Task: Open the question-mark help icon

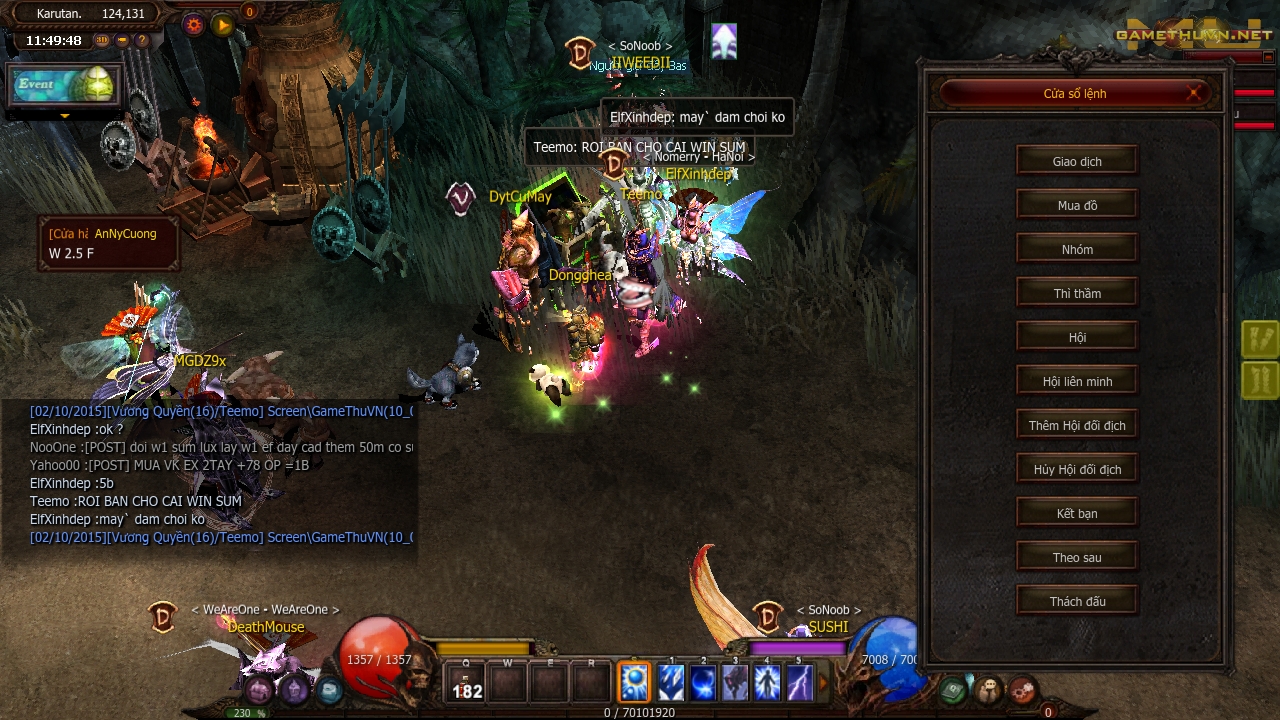Action: (x=142, y=41)
